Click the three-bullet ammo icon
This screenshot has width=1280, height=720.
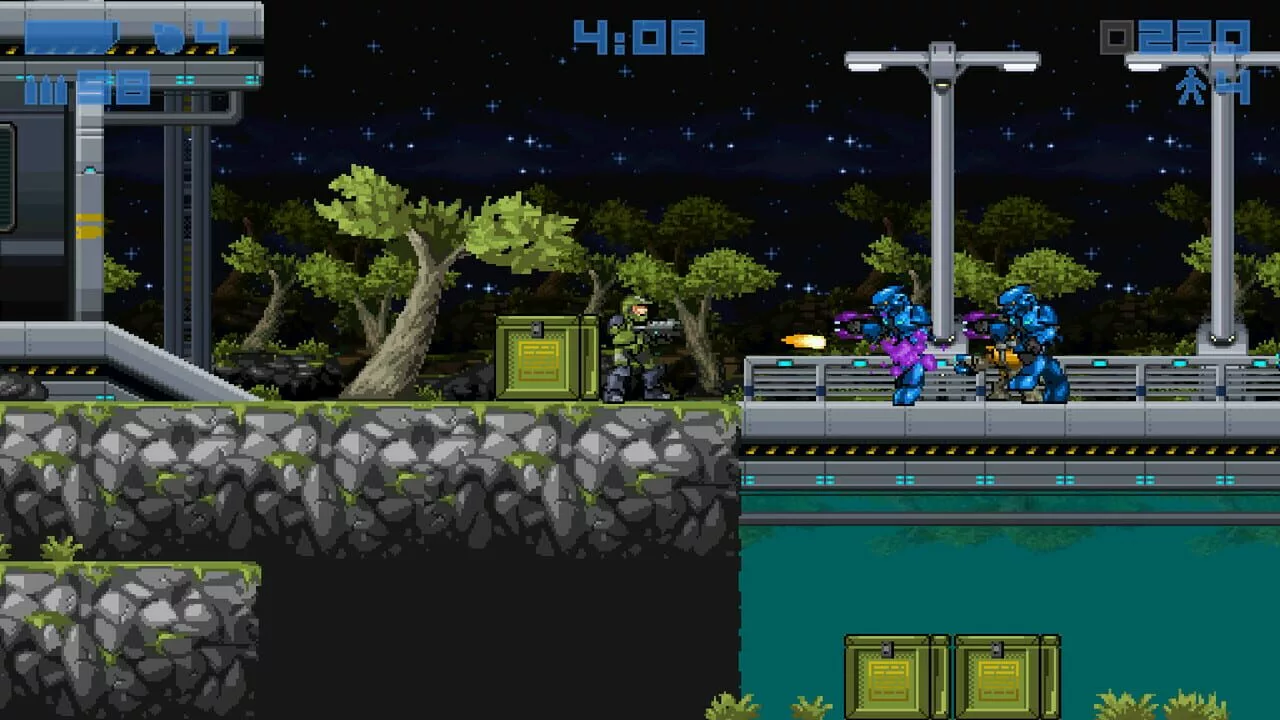coord(43,91)
